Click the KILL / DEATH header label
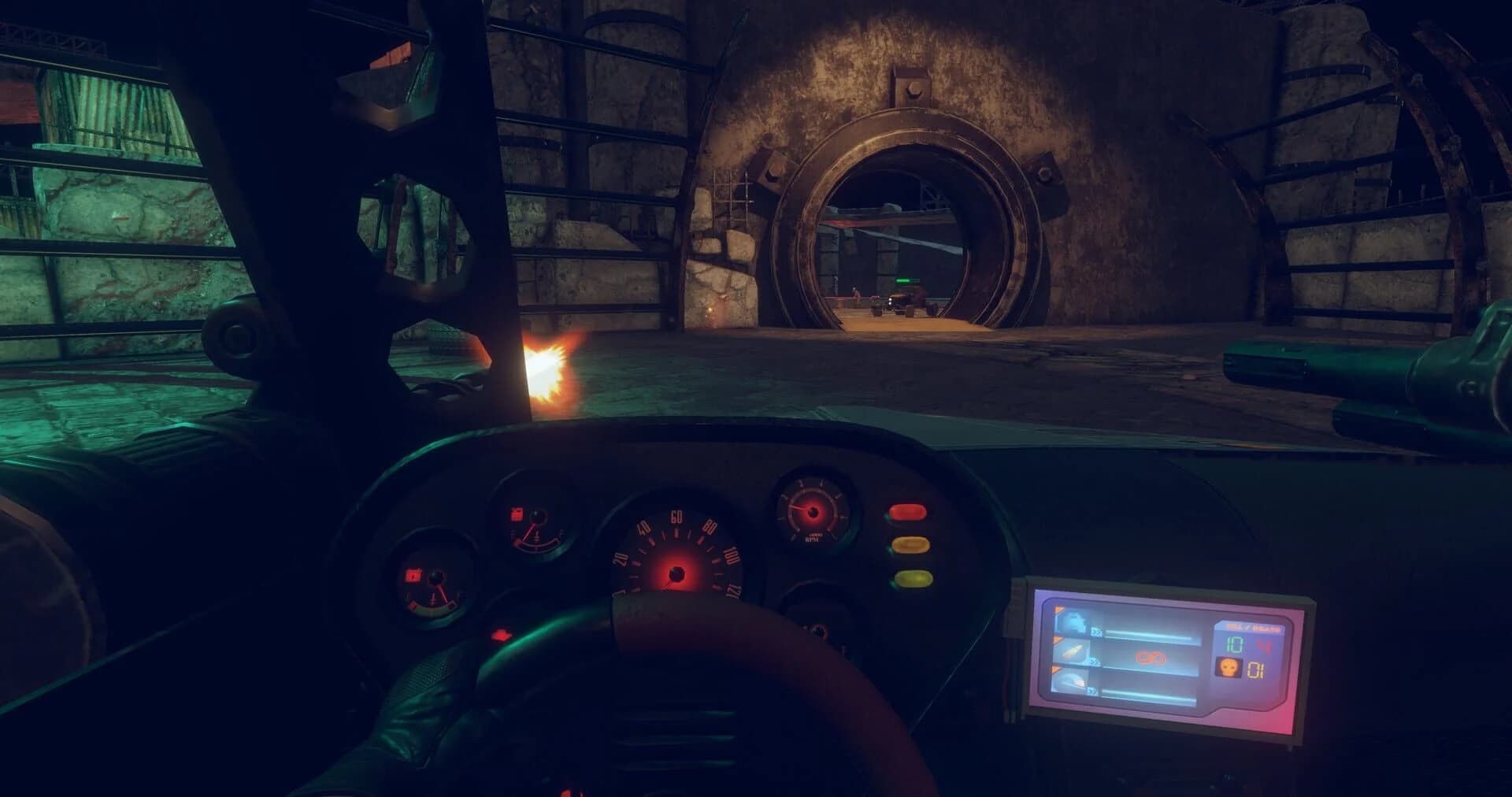 [x=1251, y=628]
